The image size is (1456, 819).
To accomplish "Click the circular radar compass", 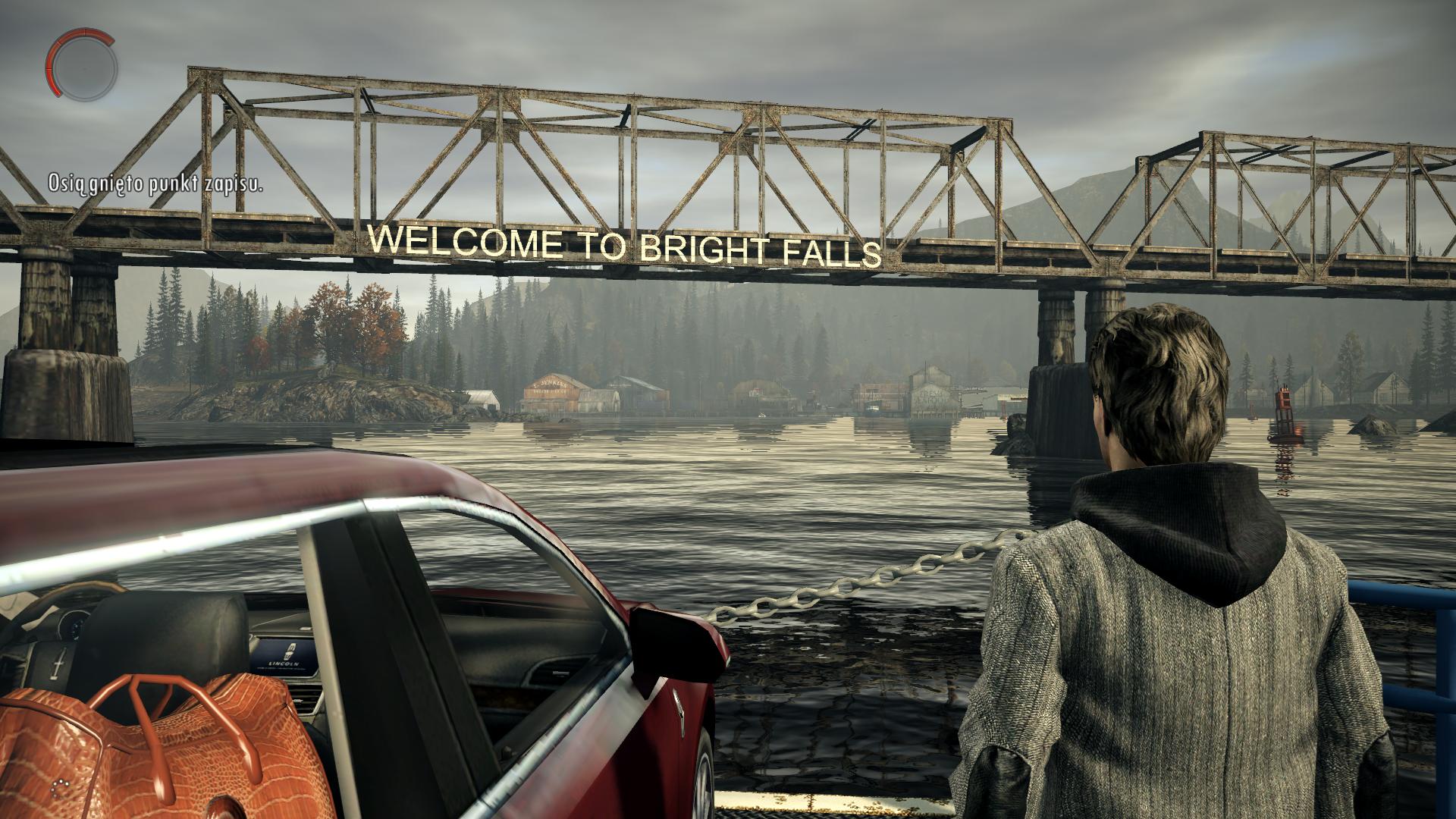I will point(82,64).
